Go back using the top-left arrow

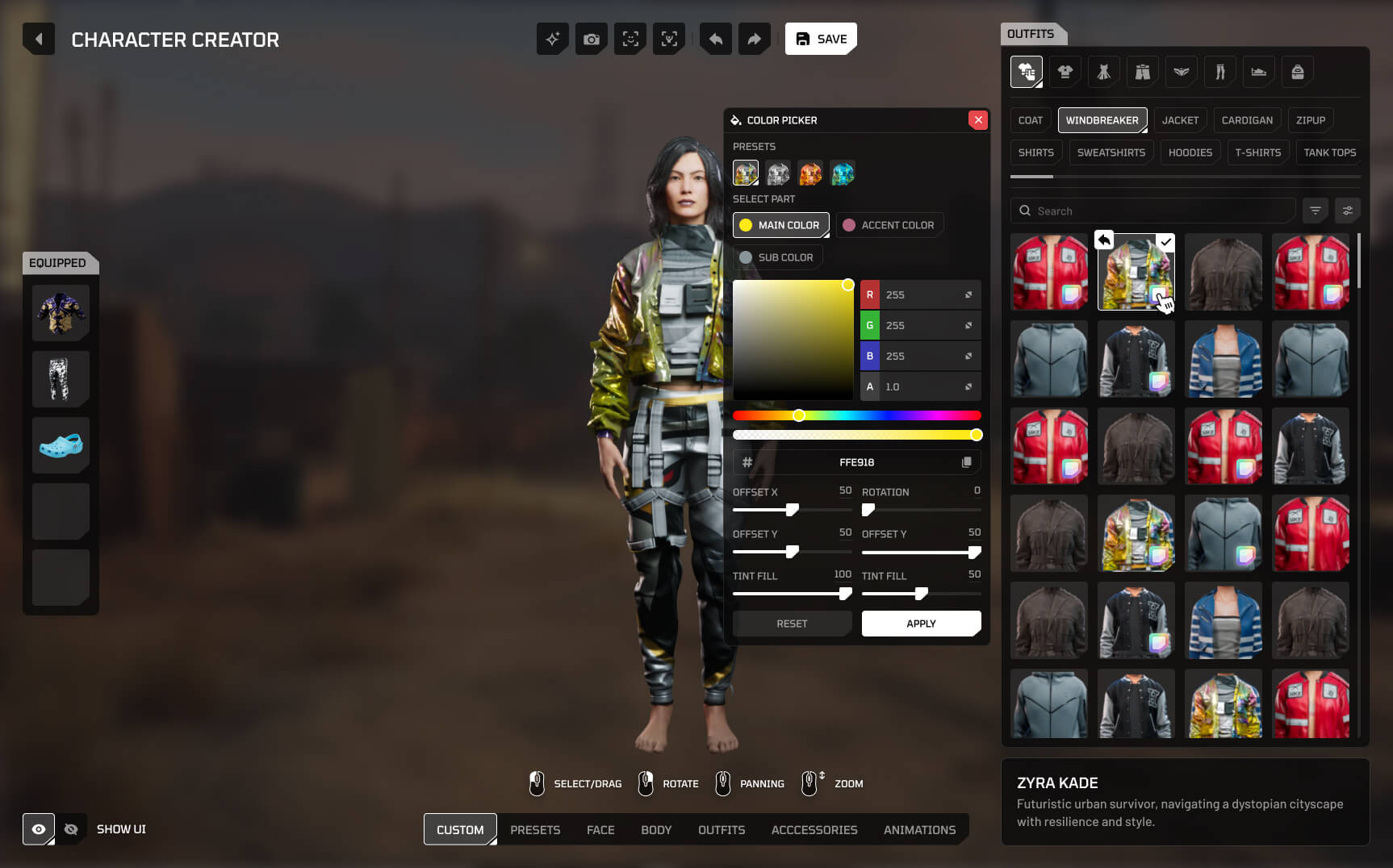click(x=39, y=39)
